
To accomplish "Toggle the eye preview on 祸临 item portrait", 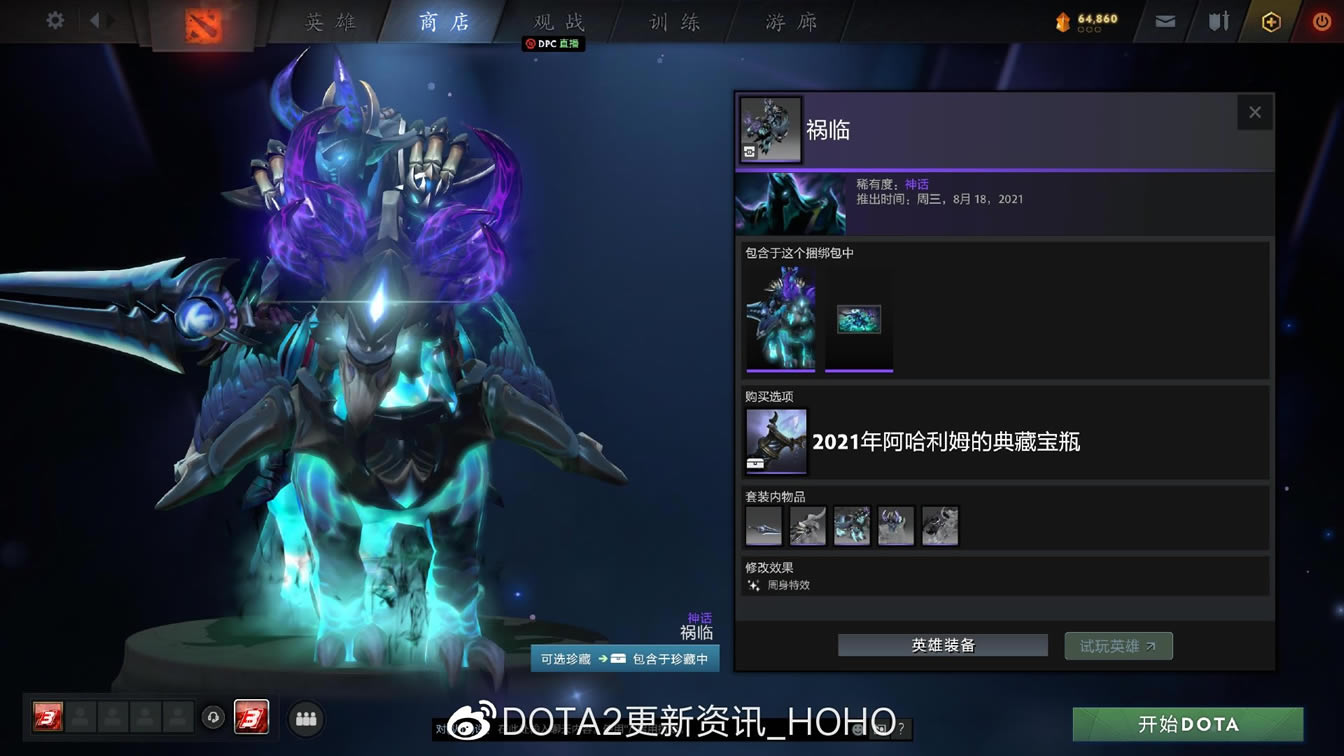I will (748, 153).
